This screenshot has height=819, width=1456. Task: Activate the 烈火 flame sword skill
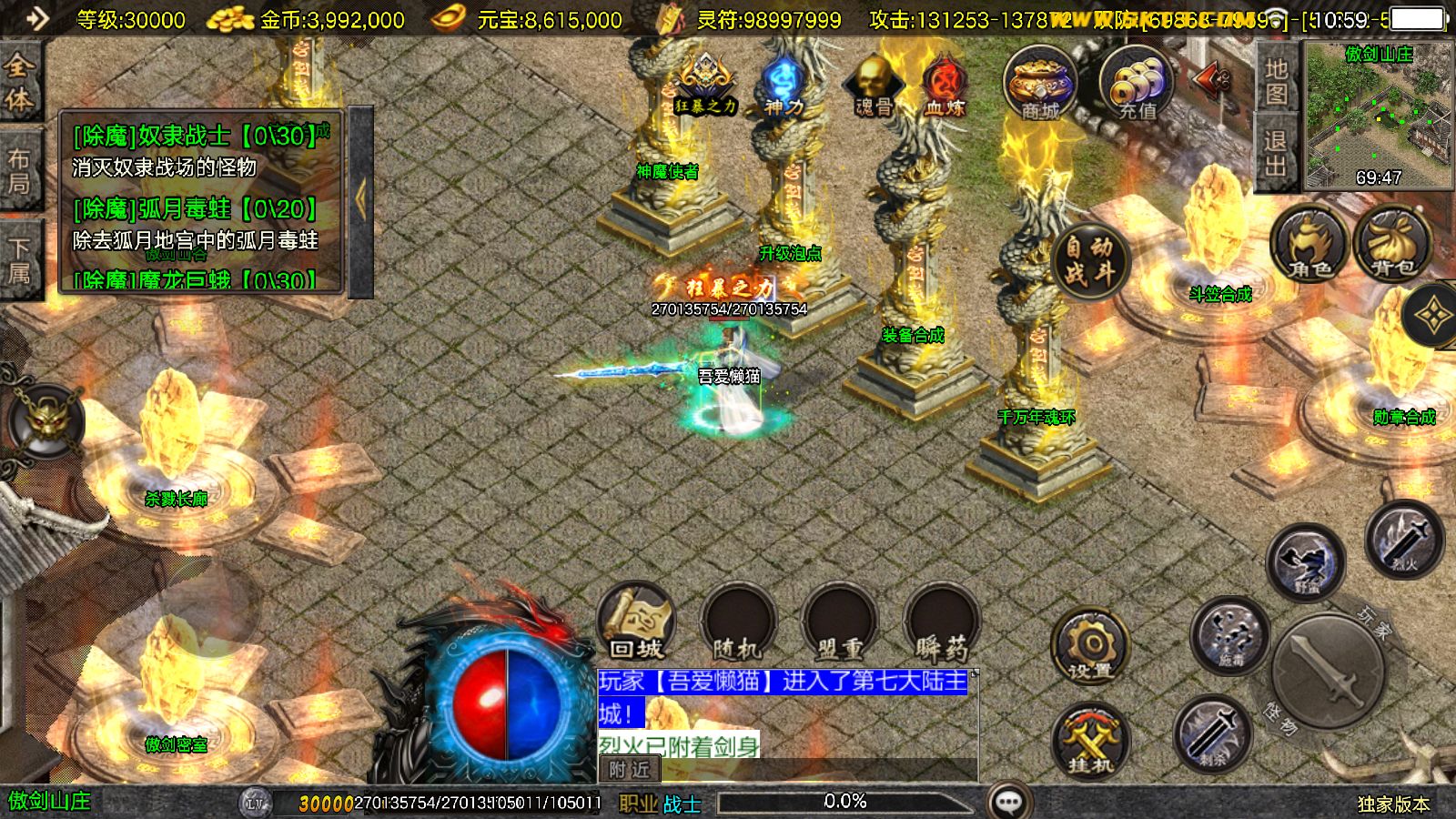pyautogui.click(x=1404, y=540)
